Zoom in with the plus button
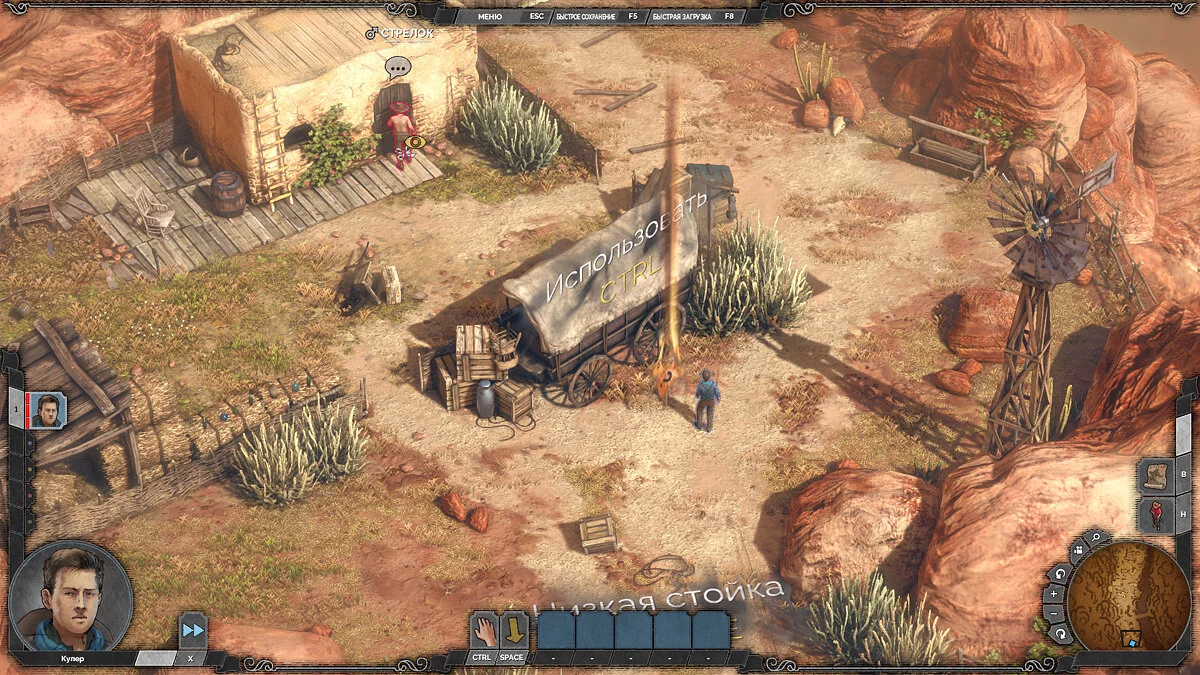The image size is (1200, 675). (x=1054, y=592)
